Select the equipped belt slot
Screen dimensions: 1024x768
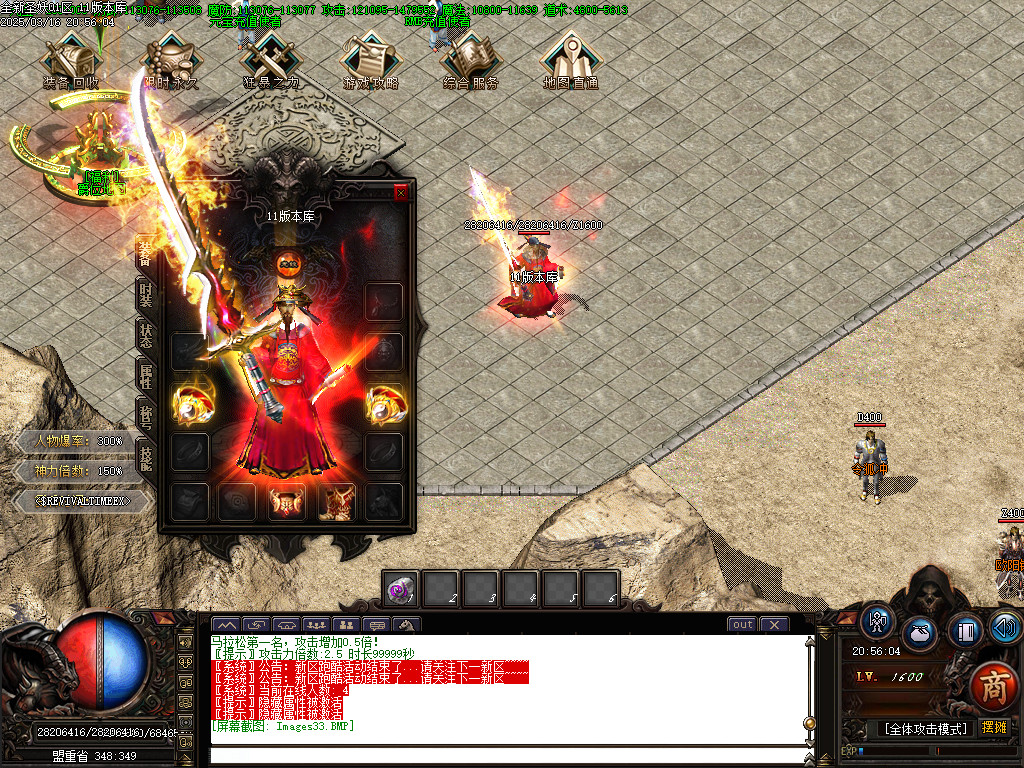click(x=288, y=501)
